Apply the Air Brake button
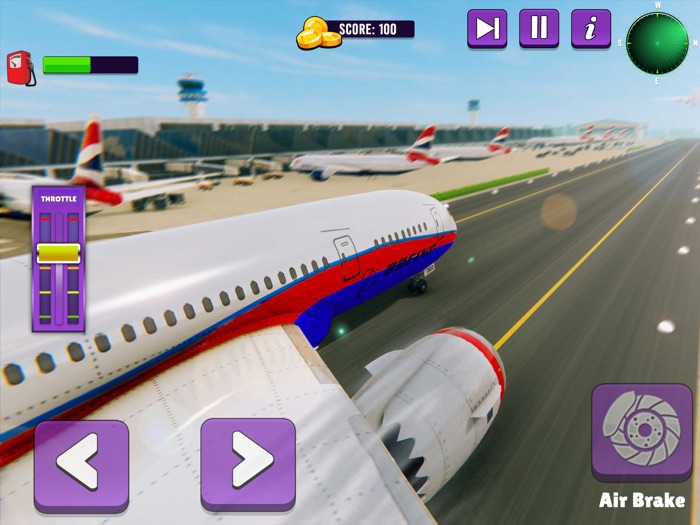 click(x=641, y=432)
